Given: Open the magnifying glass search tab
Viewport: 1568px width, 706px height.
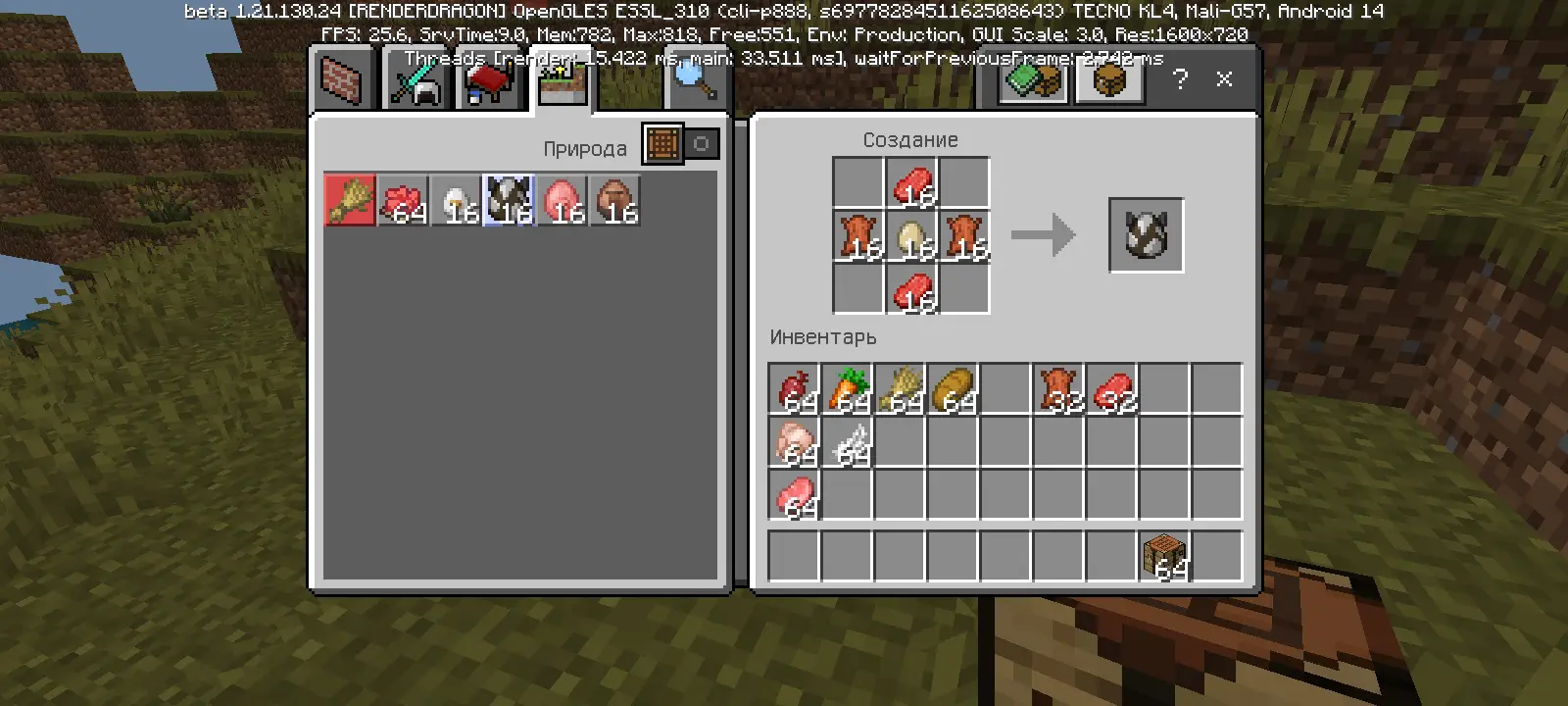Looking at the screenshot, I should pyautogui.click(x=694, y=80).
